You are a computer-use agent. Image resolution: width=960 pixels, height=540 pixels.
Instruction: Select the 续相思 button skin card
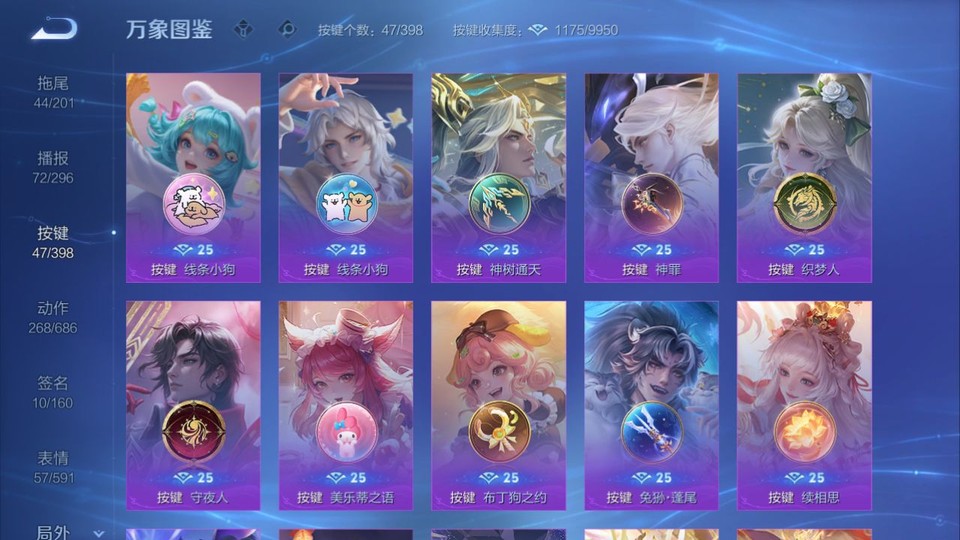[804, 406]
